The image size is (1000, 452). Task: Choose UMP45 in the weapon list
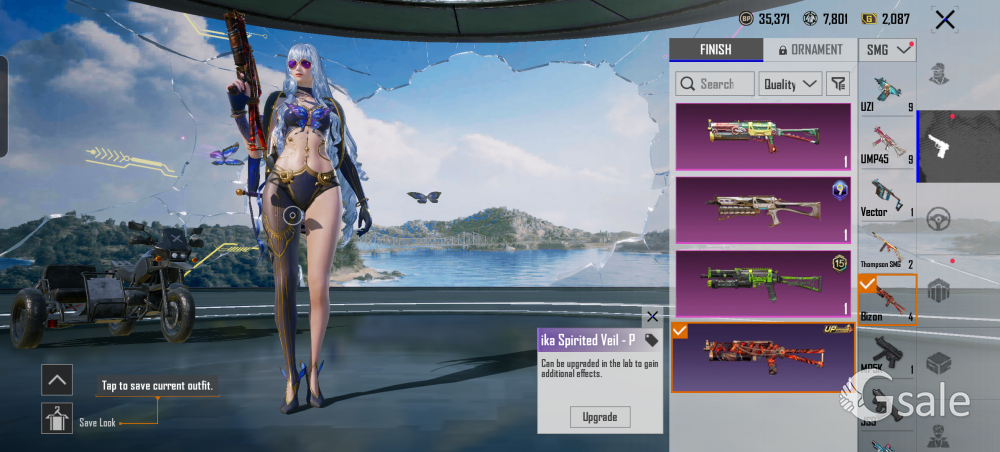pyautogui.click(x=887, y=145)
